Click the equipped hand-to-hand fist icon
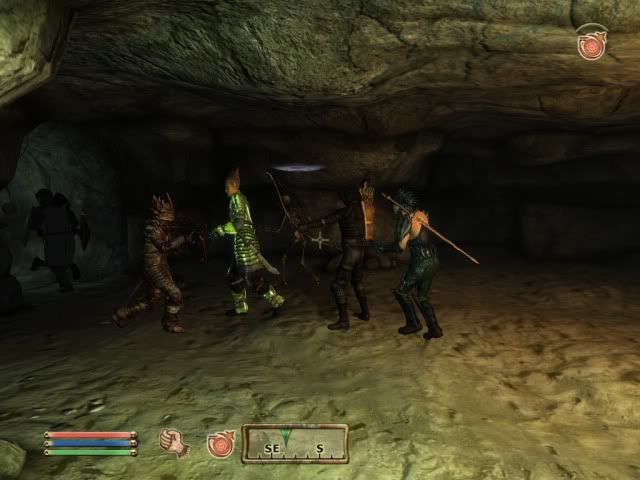640x480 pixels. [x=175, y=443]
